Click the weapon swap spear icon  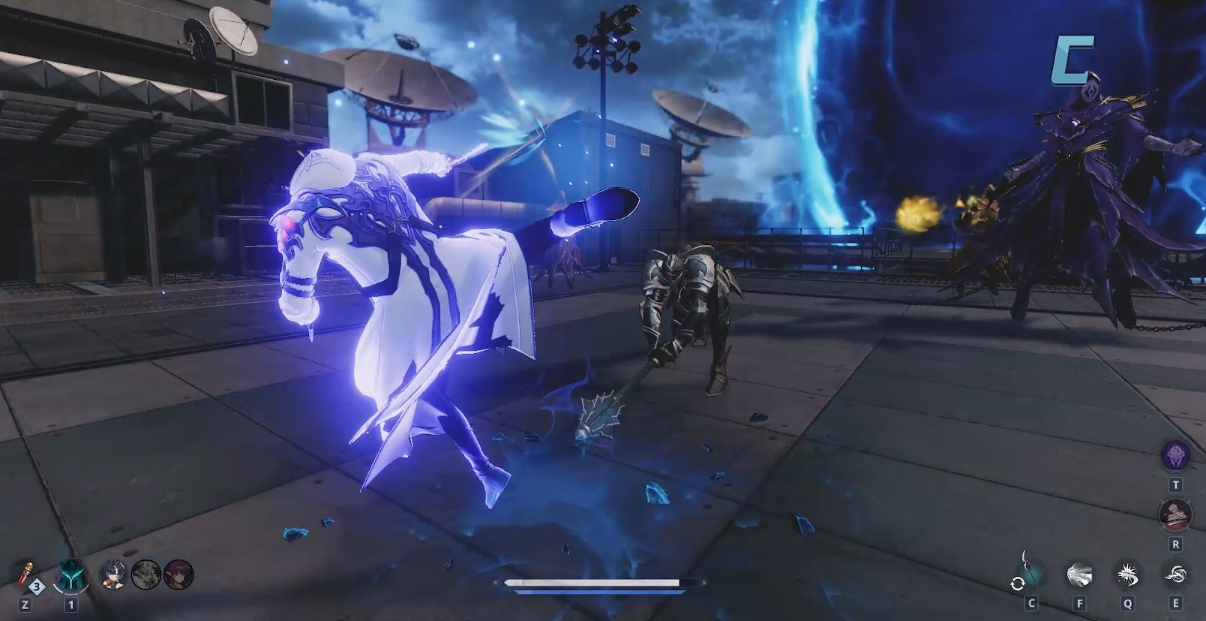[1028, 573]
